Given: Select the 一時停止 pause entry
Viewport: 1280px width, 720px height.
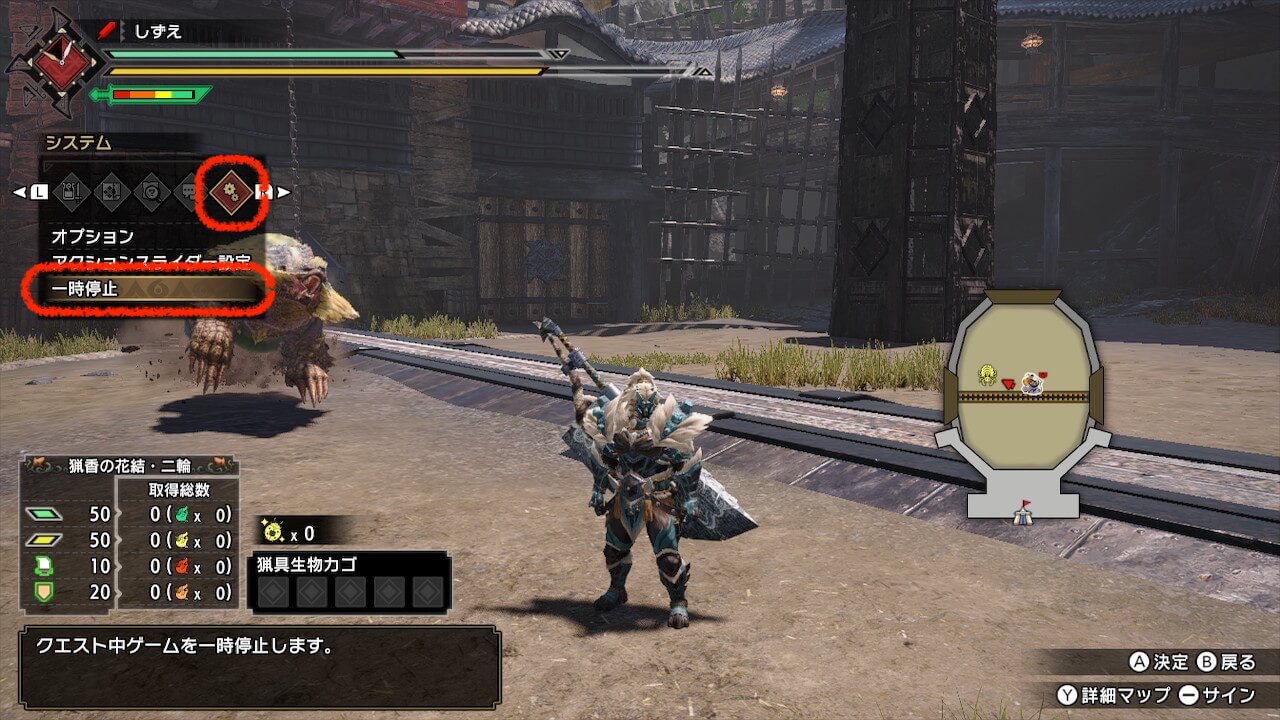Looking at the screenshot, I should [x=145, y=290].
